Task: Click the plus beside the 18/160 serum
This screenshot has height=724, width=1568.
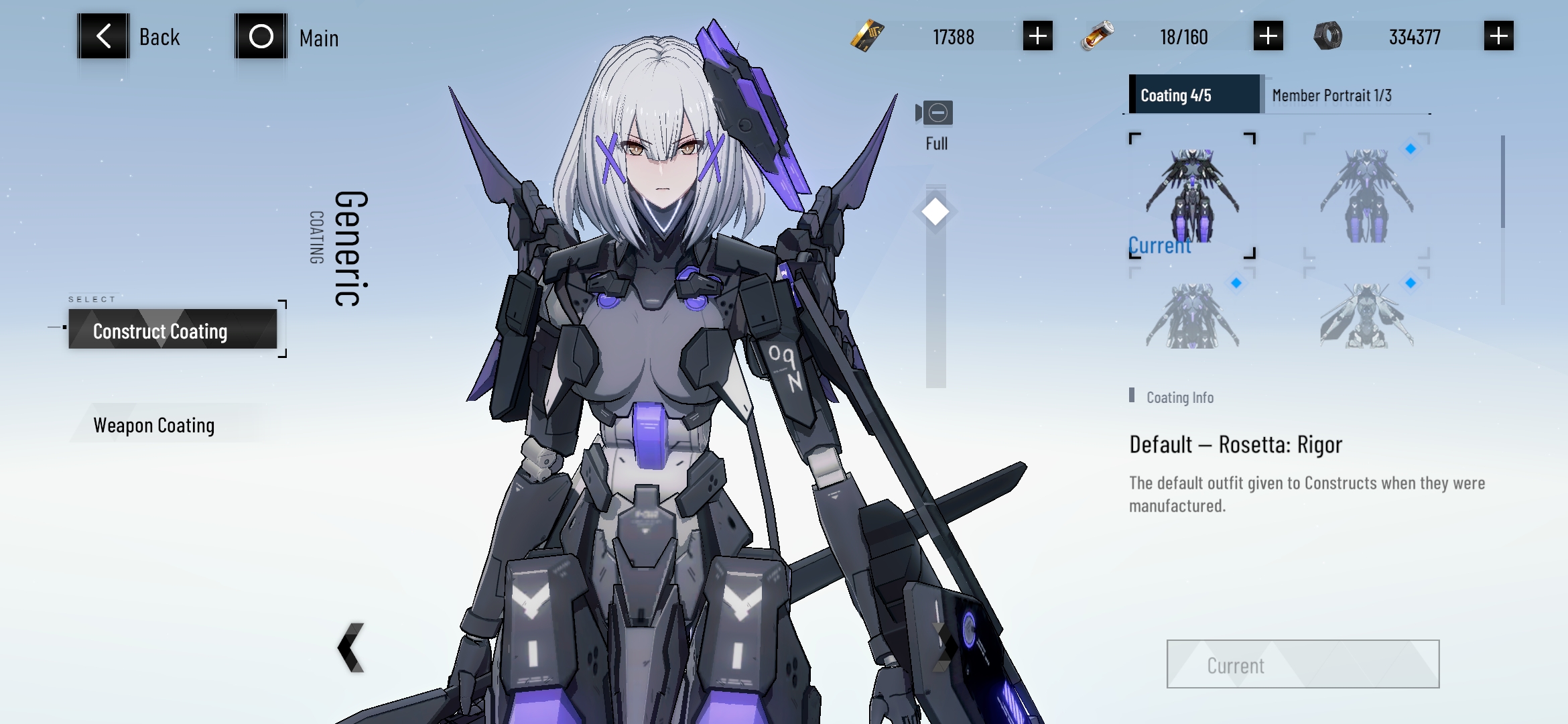Action: 1268,36
